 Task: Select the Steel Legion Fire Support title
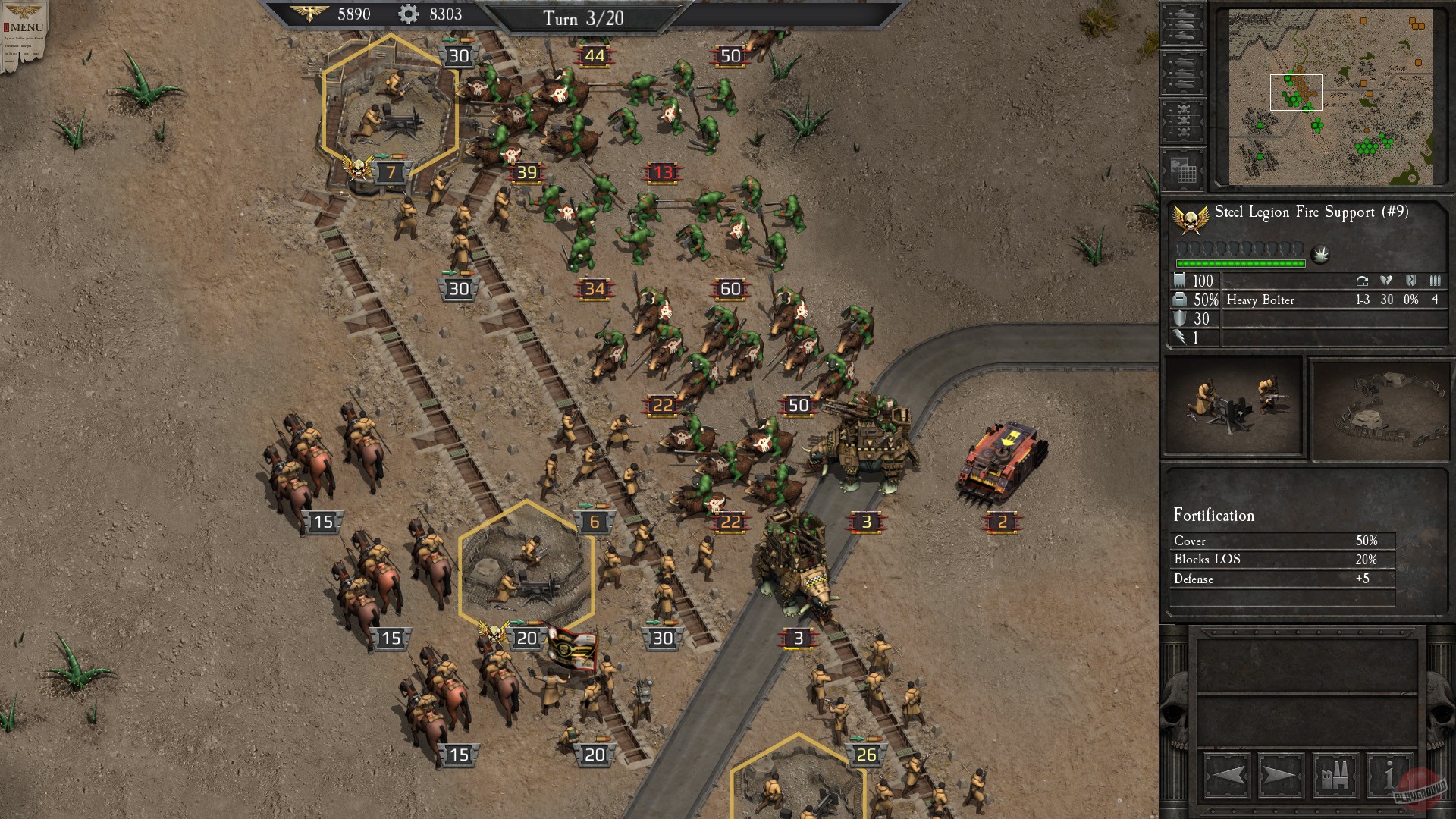coord(1310,215)
